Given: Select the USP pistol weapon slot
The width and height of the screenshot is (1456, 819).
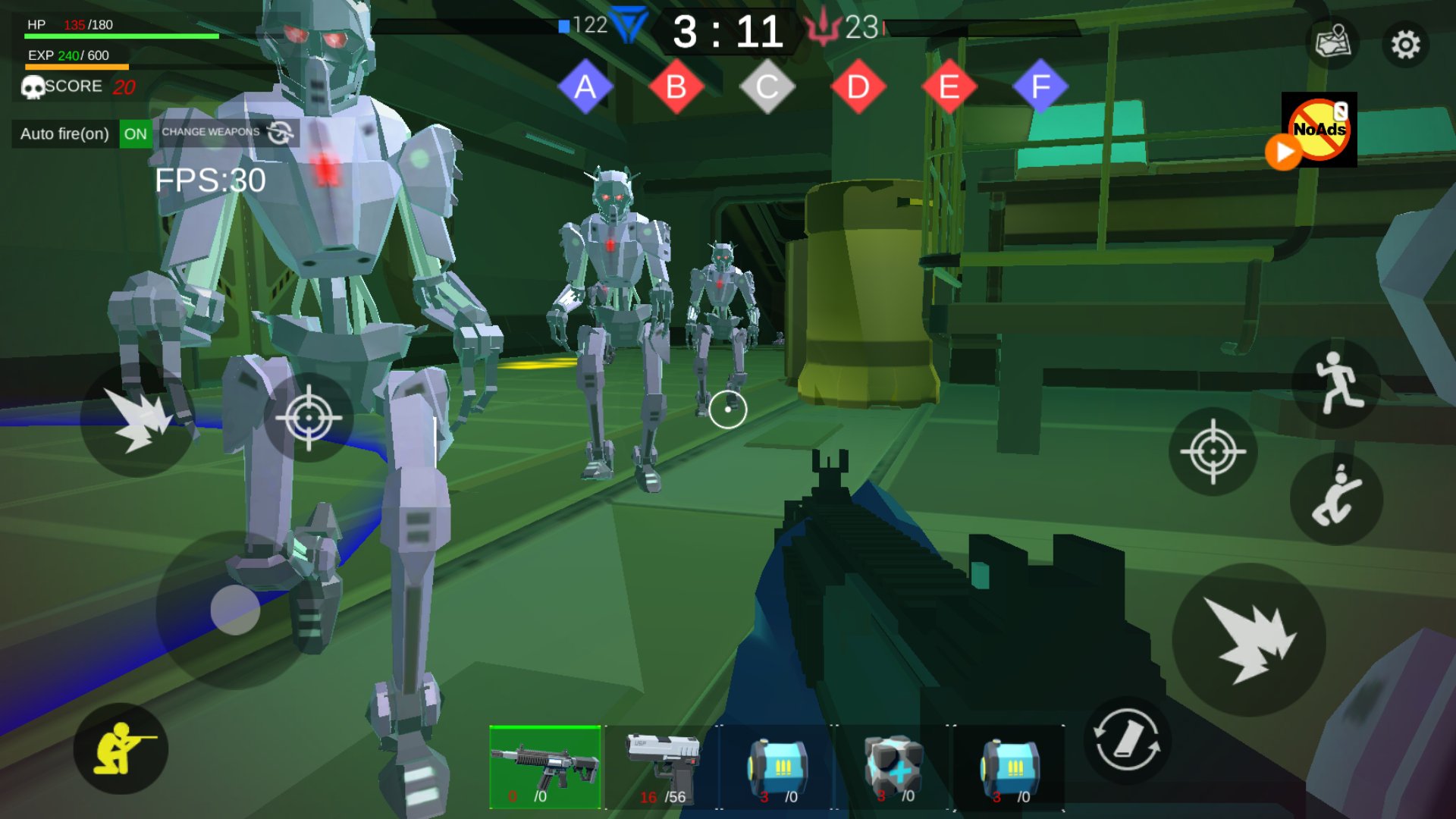Looking at the screenshot, I should tap(664, 764).
